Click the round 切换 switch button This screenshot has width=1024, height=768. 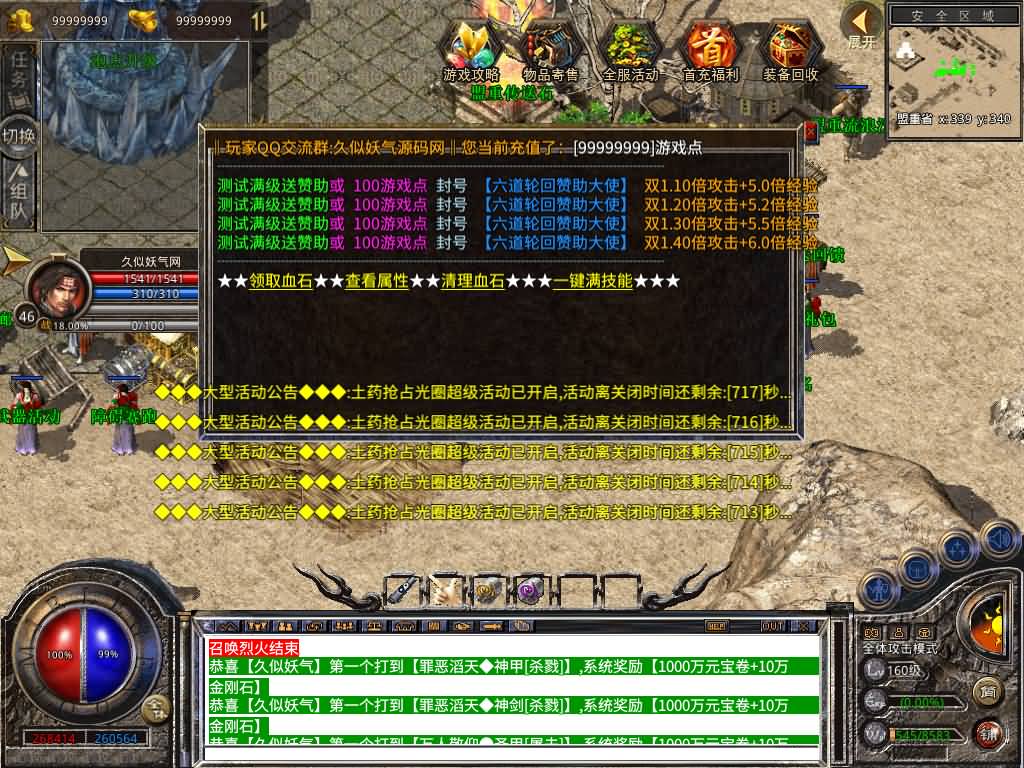tap(19, 135)
